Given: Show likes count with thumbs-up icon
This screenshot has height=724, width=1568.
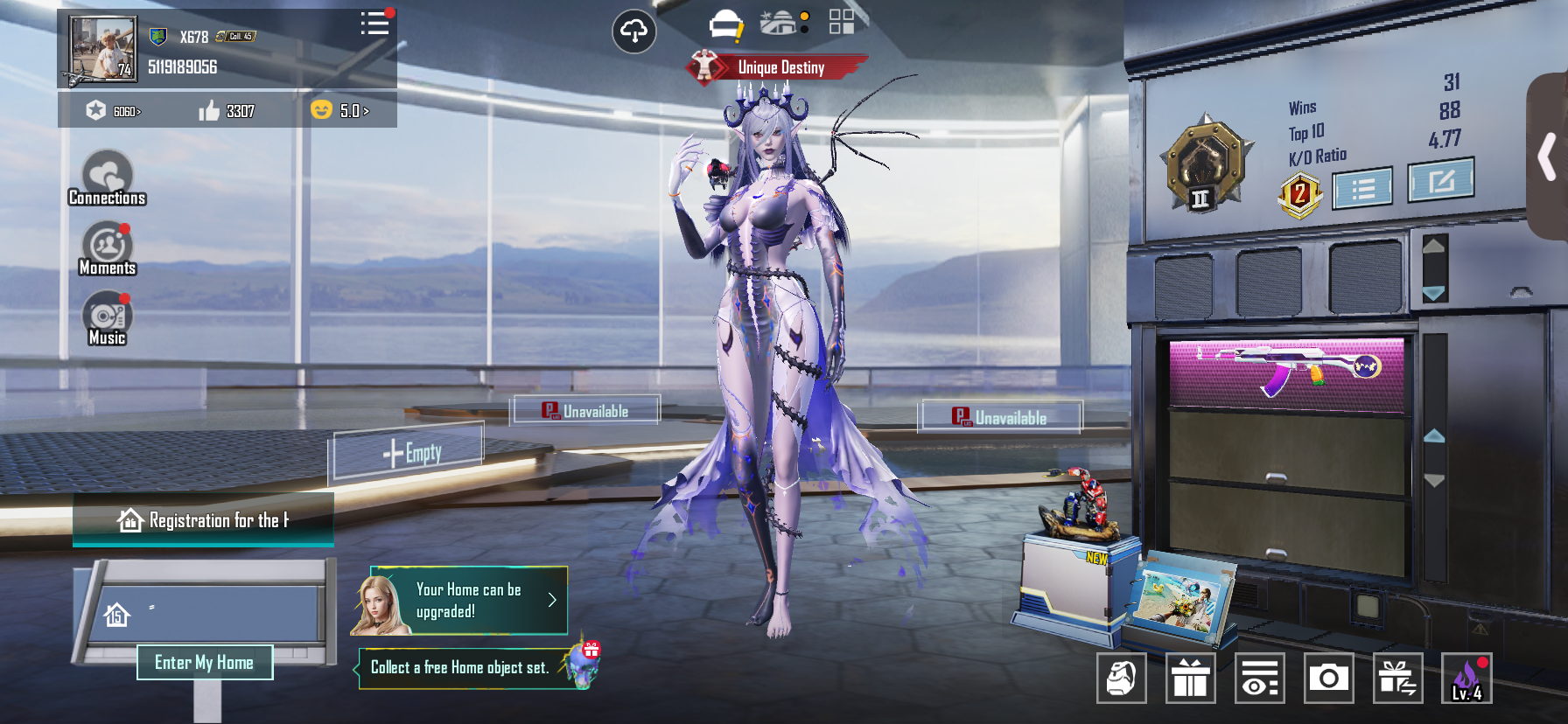Looking at the screenshot, I should click(x=226, y=111).
